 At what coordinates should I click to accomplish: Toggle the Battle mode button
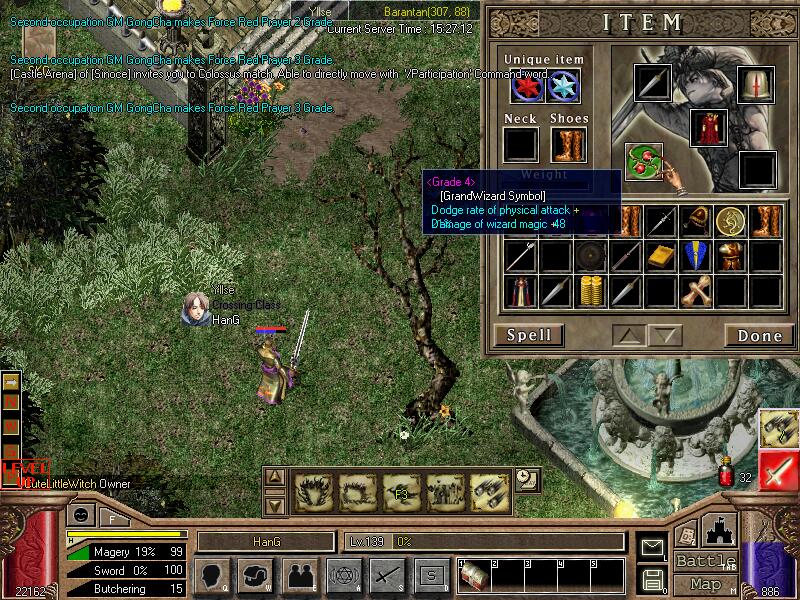[705, 560]
